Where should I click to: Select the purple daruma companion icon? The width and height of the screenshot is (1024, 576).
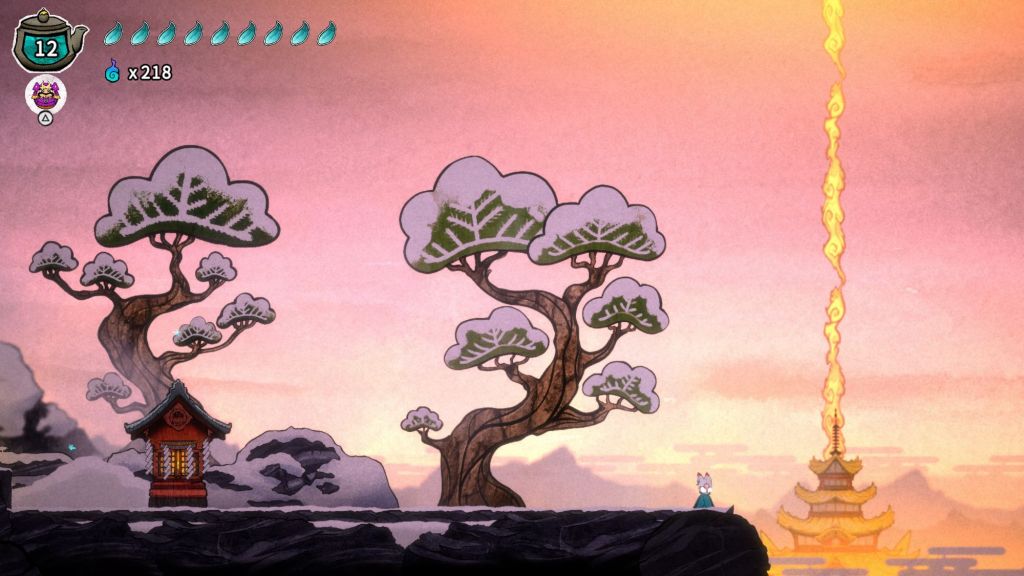coord(45,95)
